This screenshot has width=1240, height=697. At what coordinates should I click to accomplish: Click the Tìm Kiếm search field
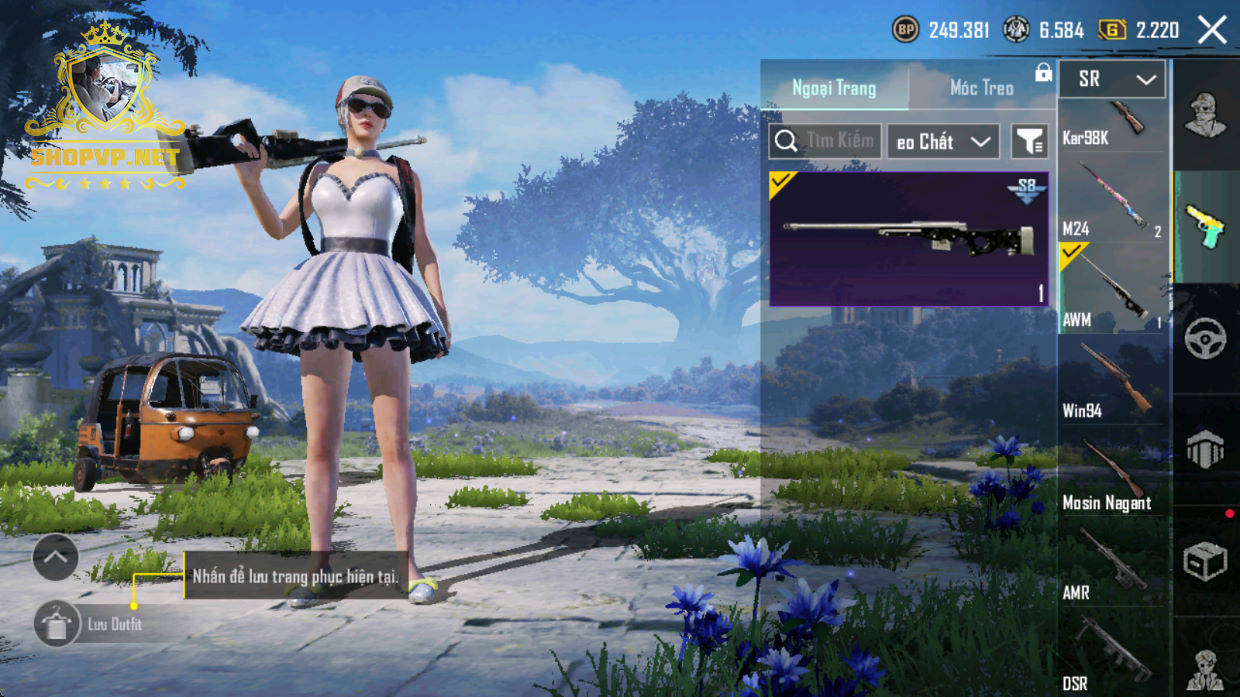825,141
